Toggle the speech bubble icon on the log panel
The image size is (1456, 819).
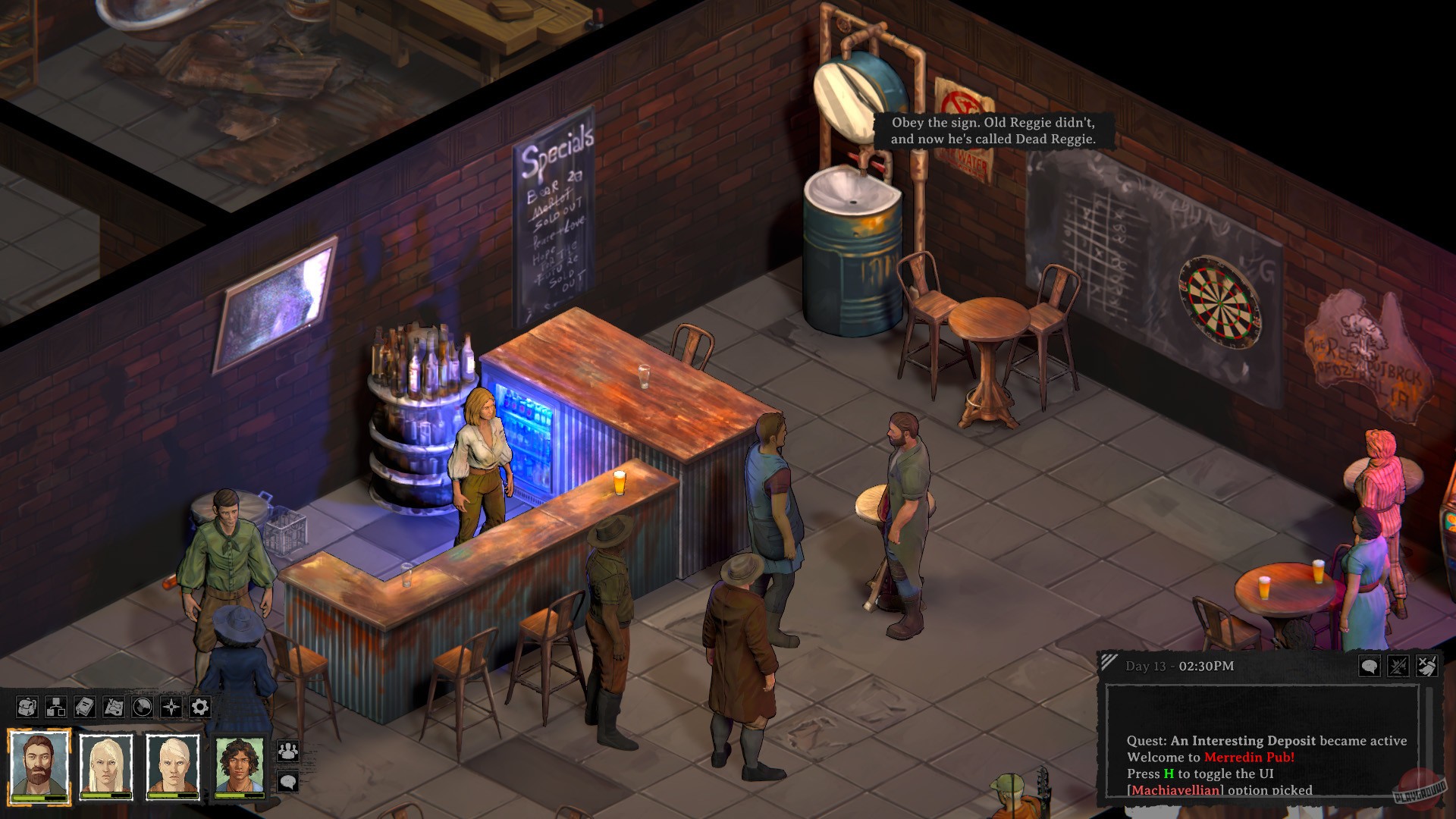(1370, 667)
